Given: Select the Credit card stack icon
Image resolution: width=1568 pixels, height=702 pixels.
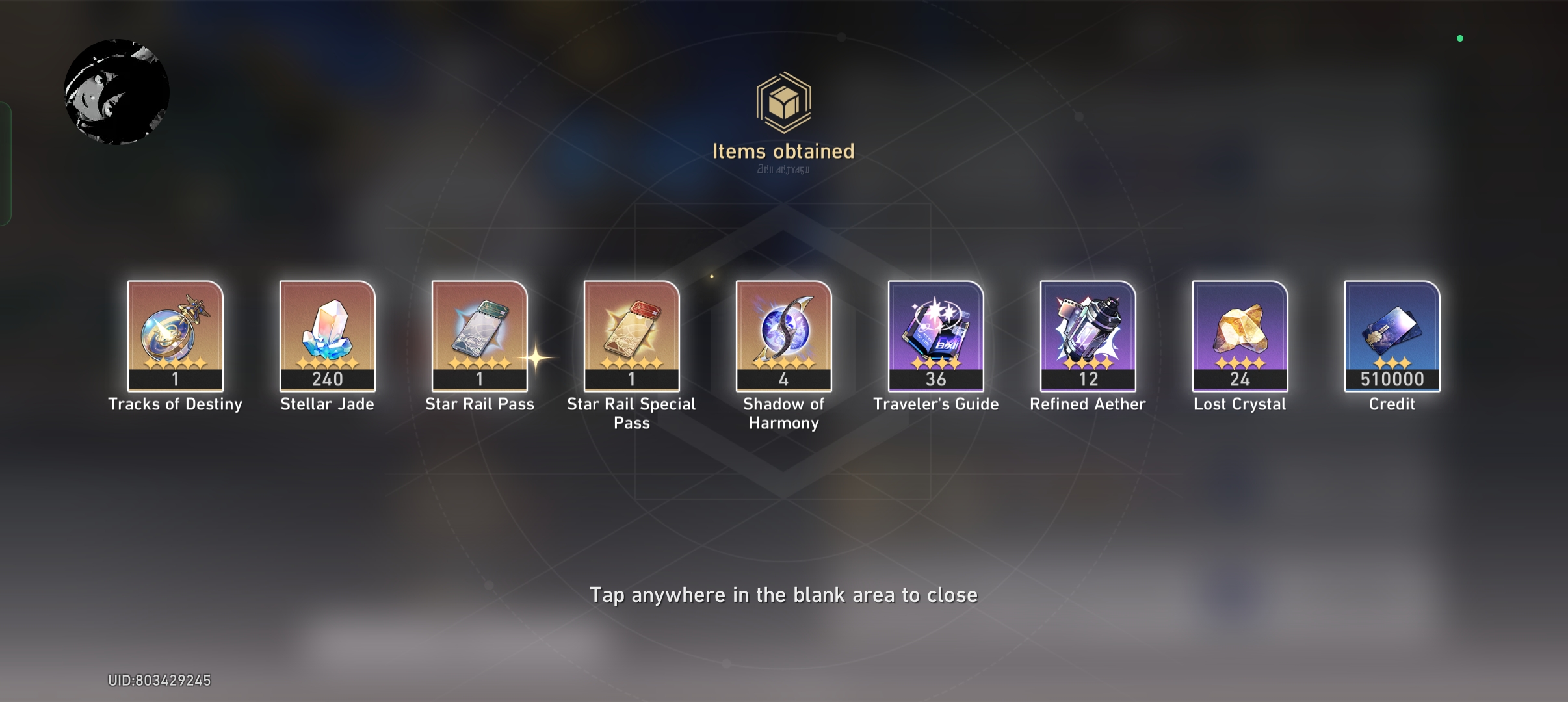Looking at the screenshot, I should pos(1391,335).
